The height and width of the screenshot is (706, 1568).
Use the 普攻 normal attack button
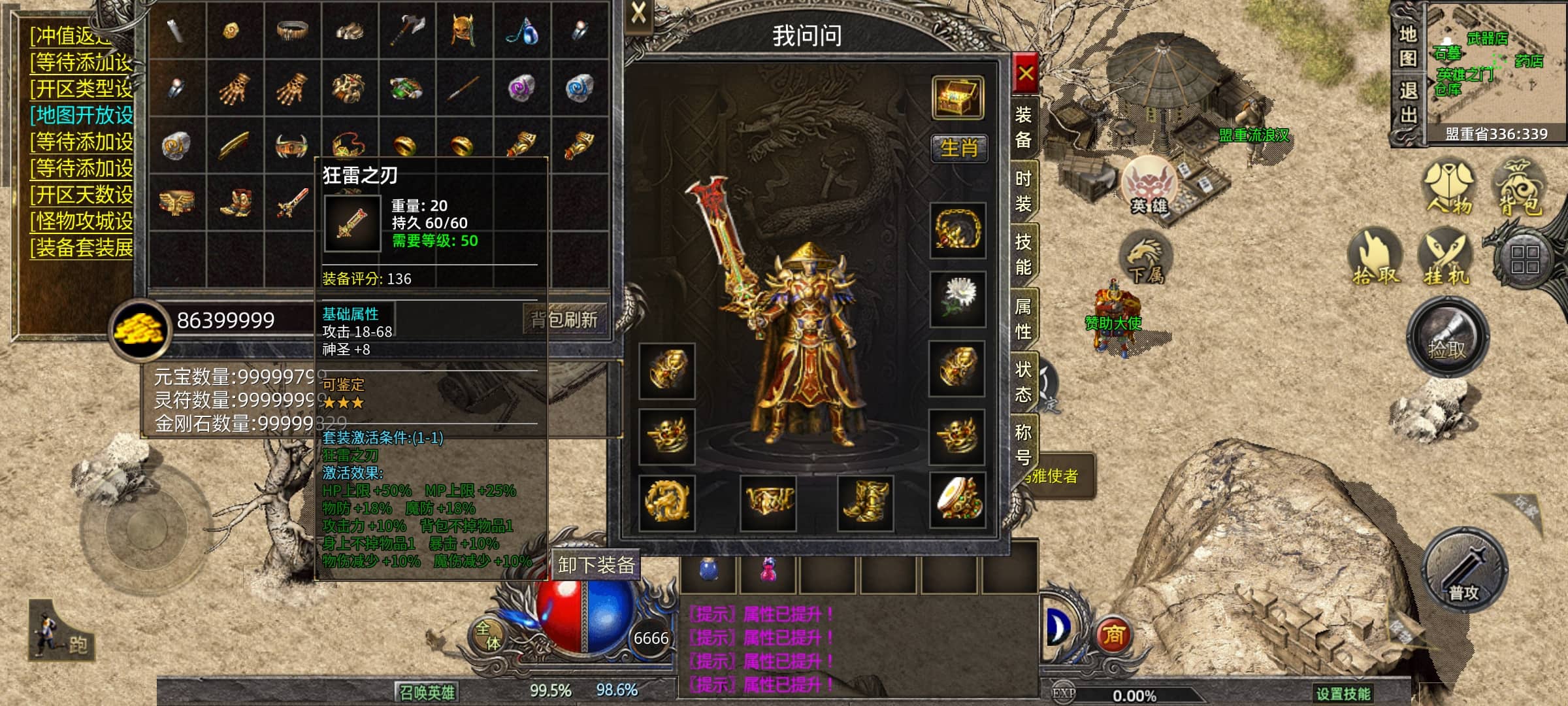(1465, 569)
